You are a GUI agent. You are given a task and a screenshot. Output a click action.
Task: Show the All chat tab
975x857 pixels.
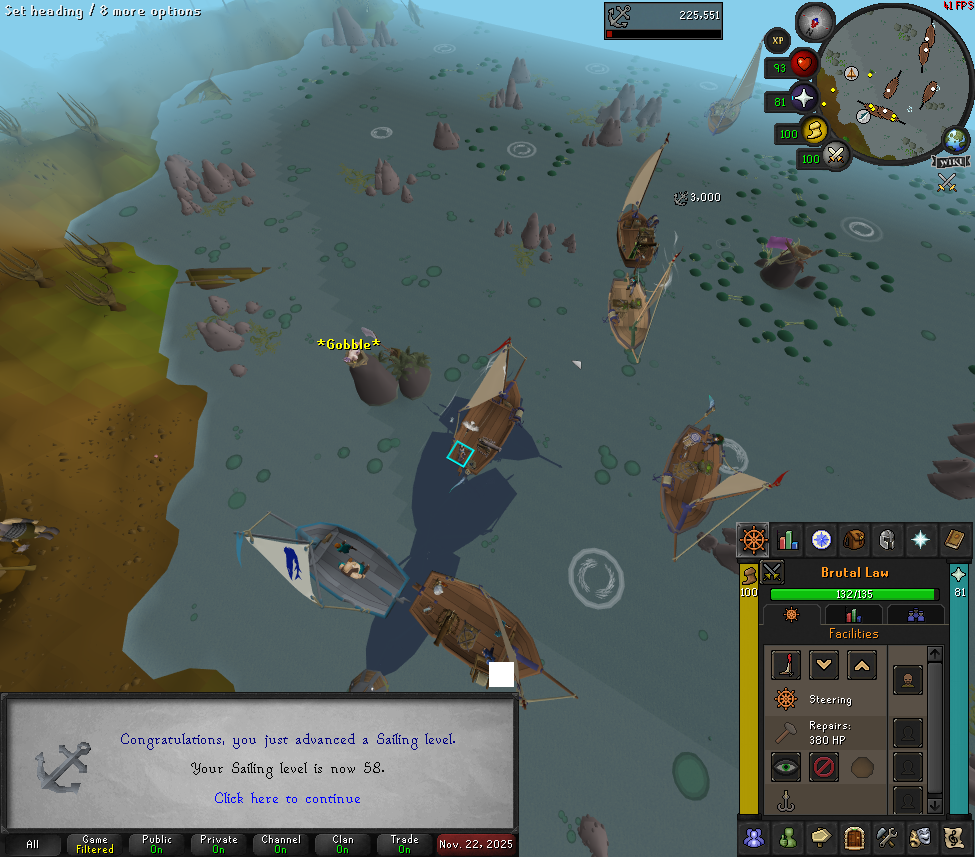pos(33,844)
